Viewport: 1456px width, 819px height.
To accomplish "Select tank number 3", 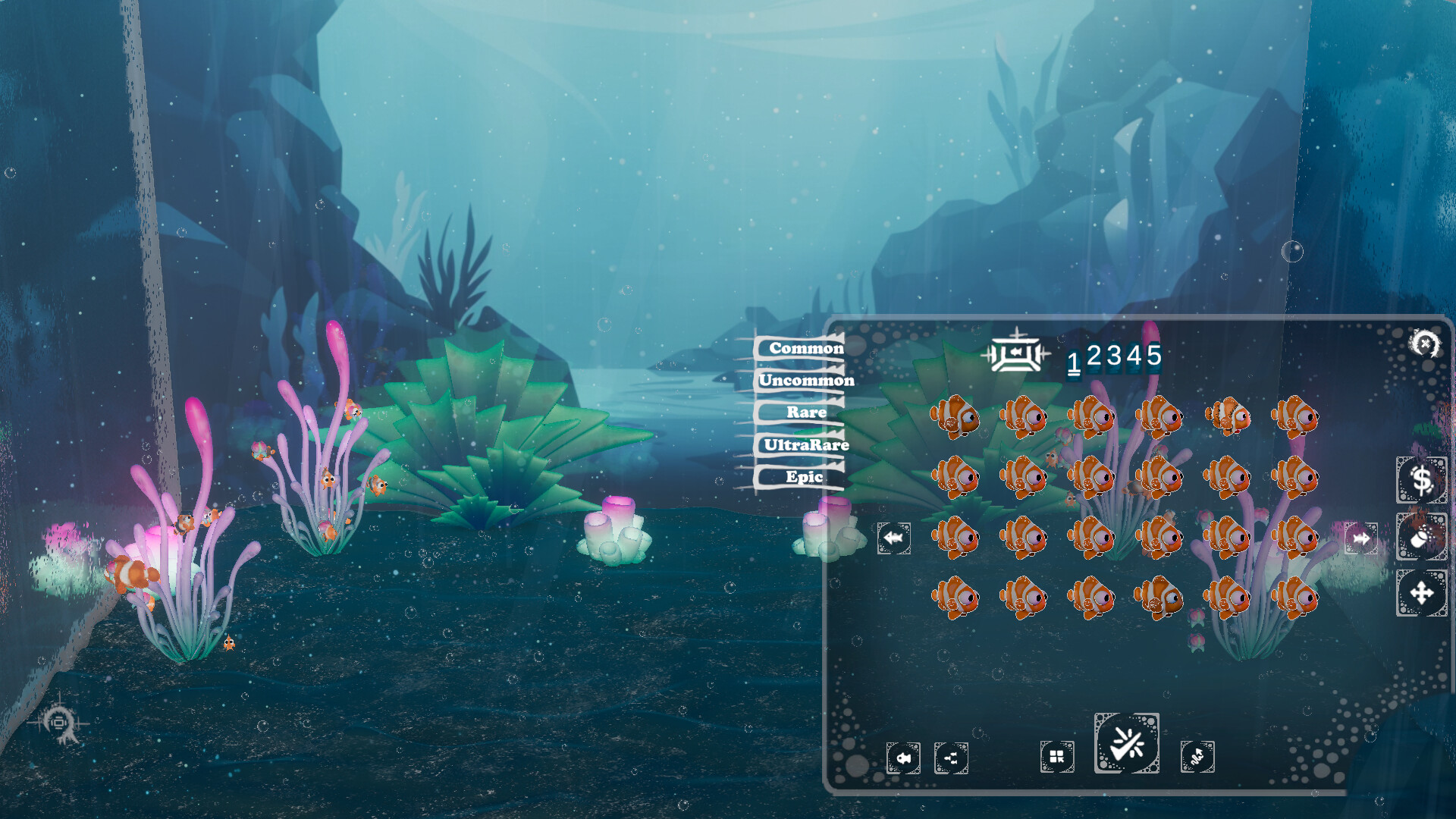I will click(x=1113, y=355).
